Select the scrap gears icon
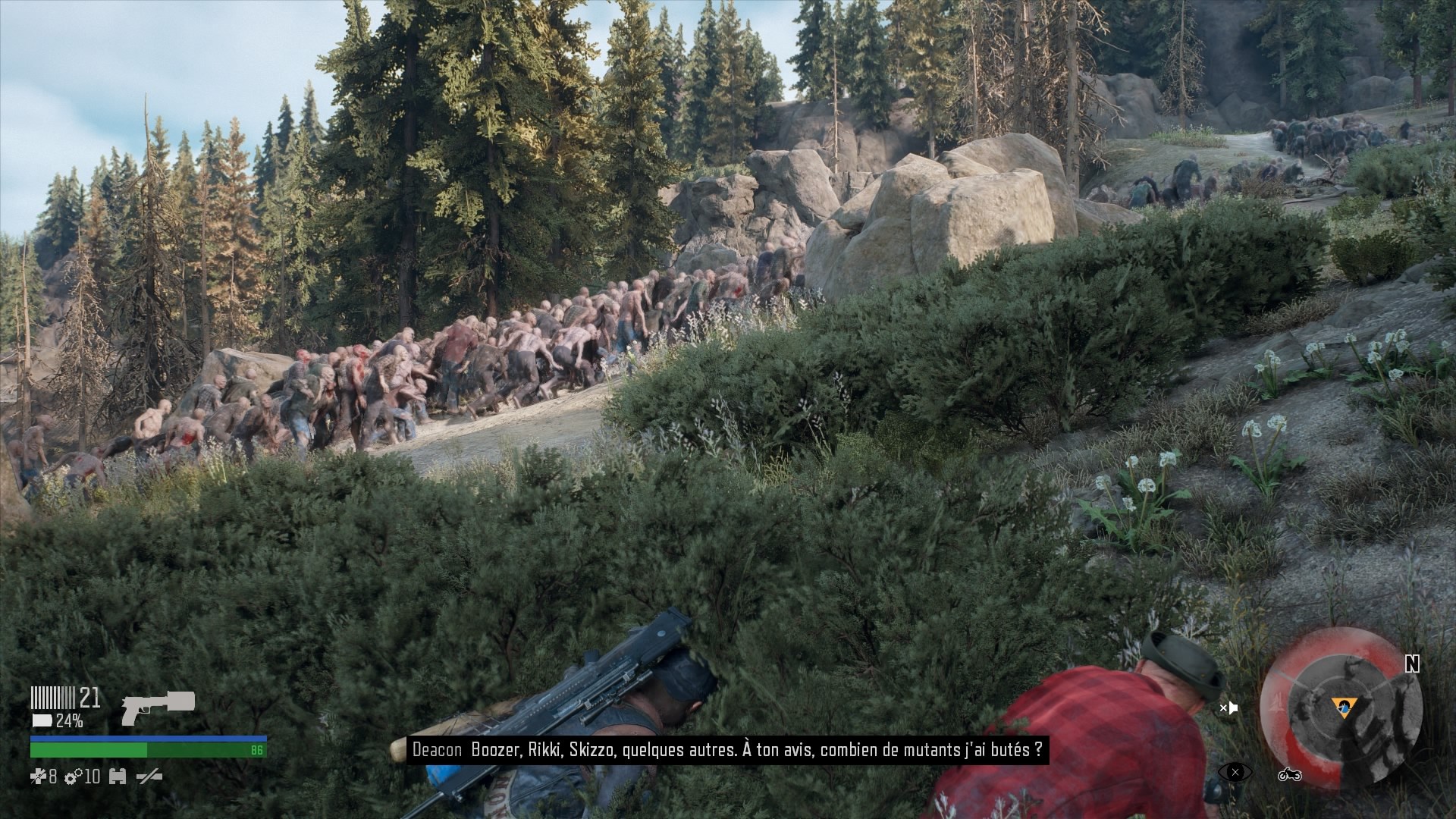 pos(73,777)
